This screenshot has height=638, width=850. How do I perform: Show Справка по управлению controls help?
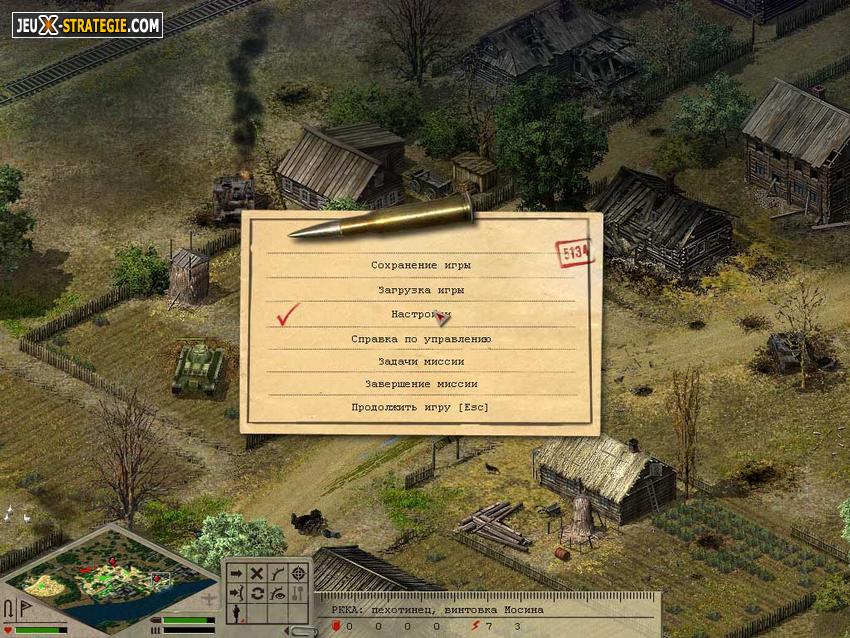click(x=420, y=339)
